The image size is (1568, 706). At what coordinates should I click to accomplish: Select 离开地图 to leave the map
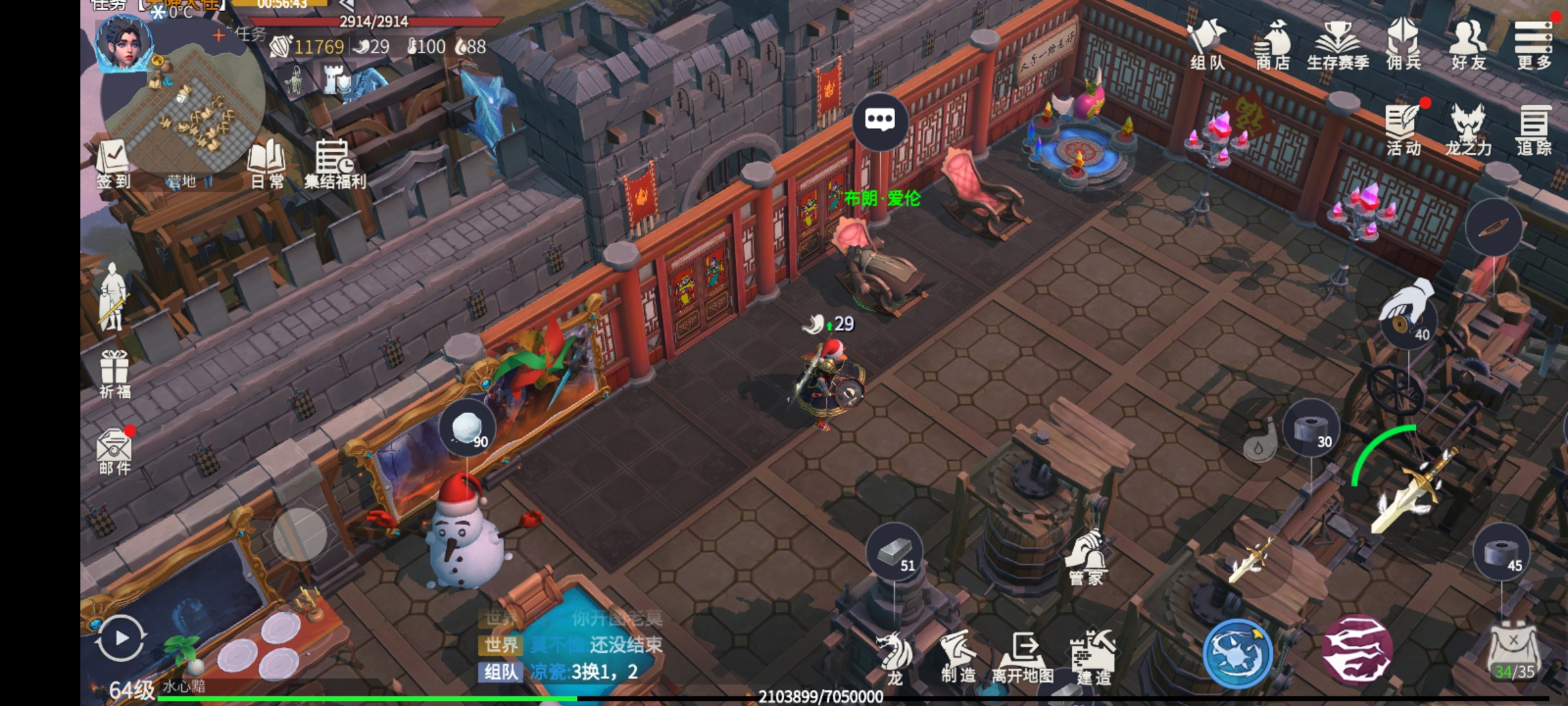click(x=1022, y=656)
